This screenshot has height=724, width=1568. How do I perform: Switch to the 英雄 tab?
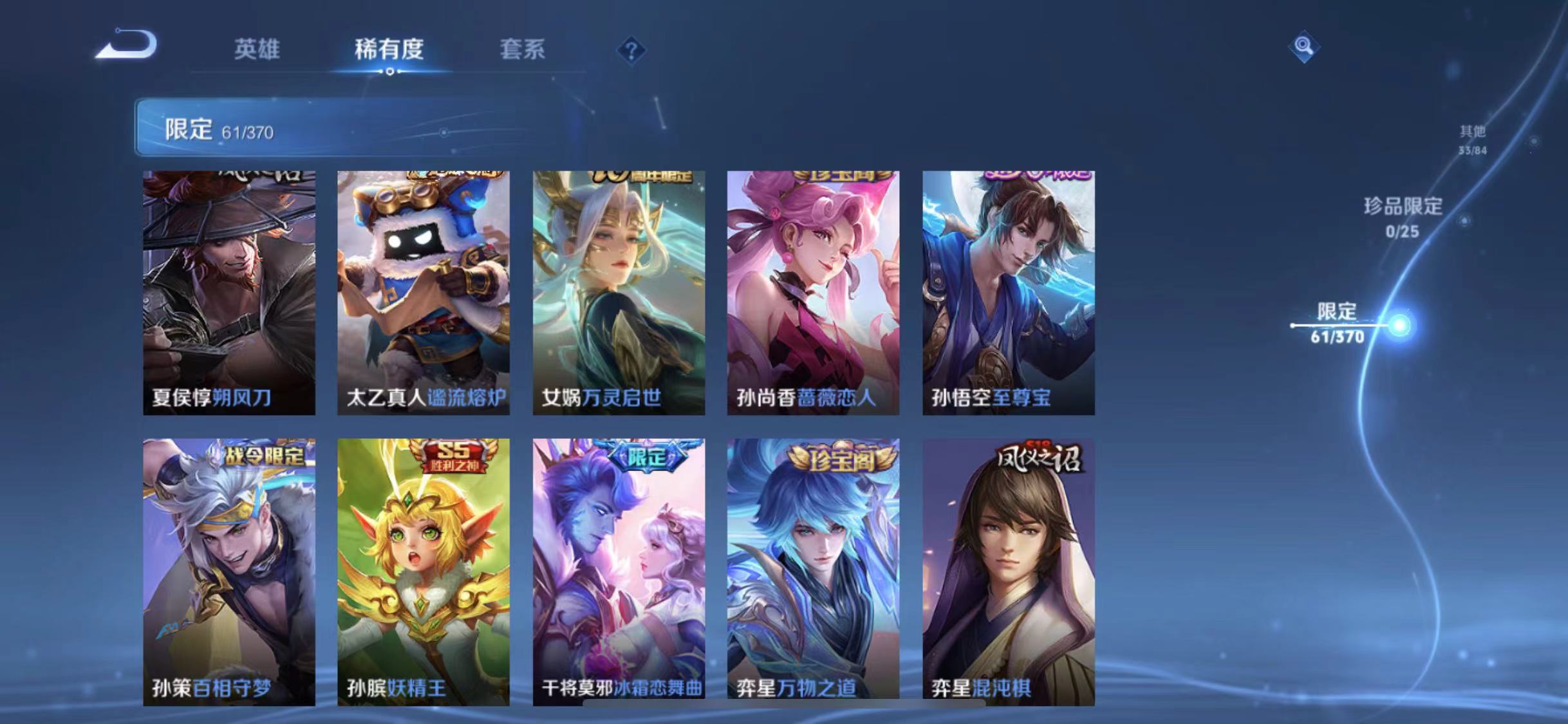point(257,50)
